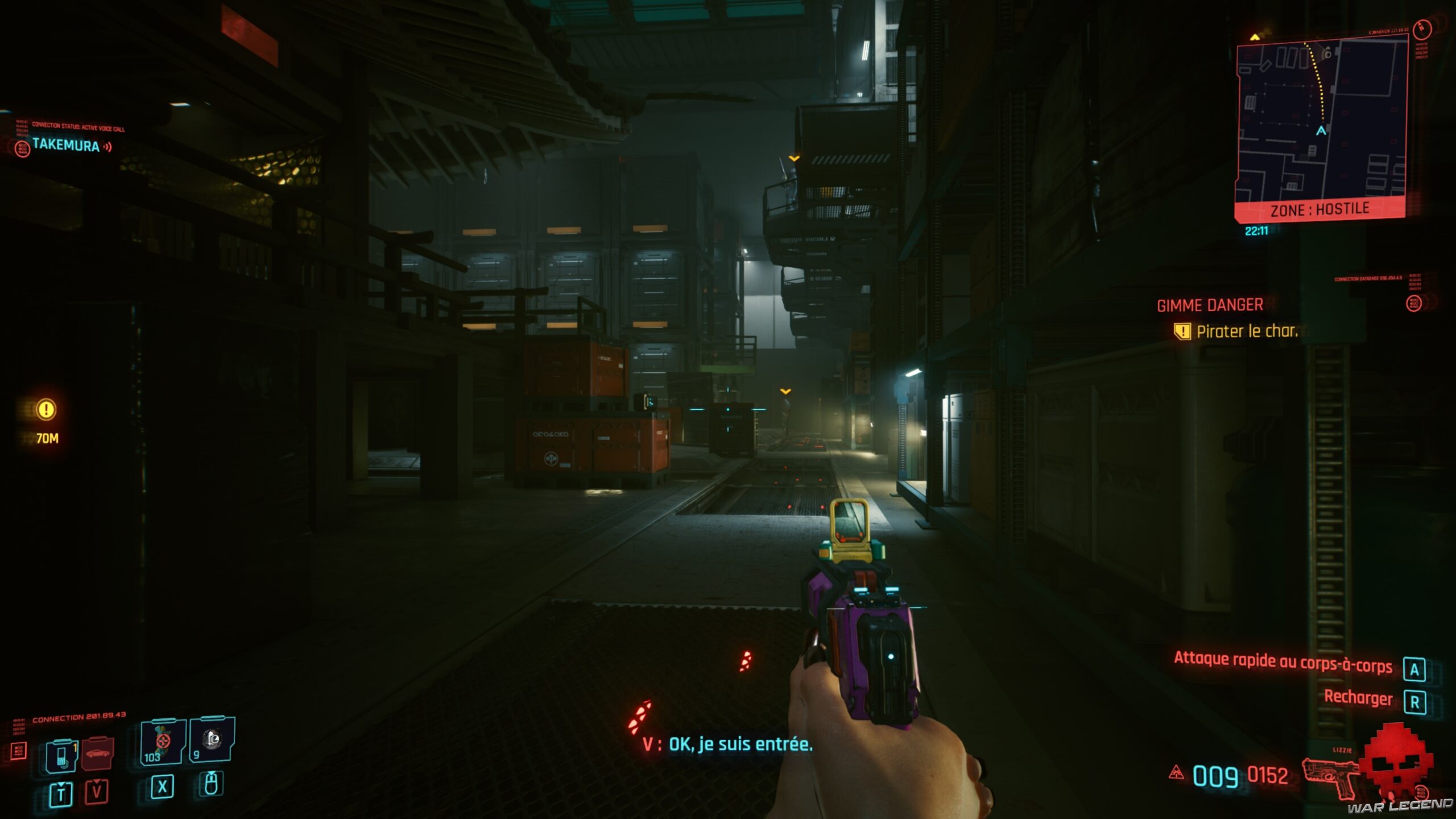The width and height of the screenshot is (1456, 819).
Task: Click the 009 ammo counter display
Action: [x=1215, y=775]
